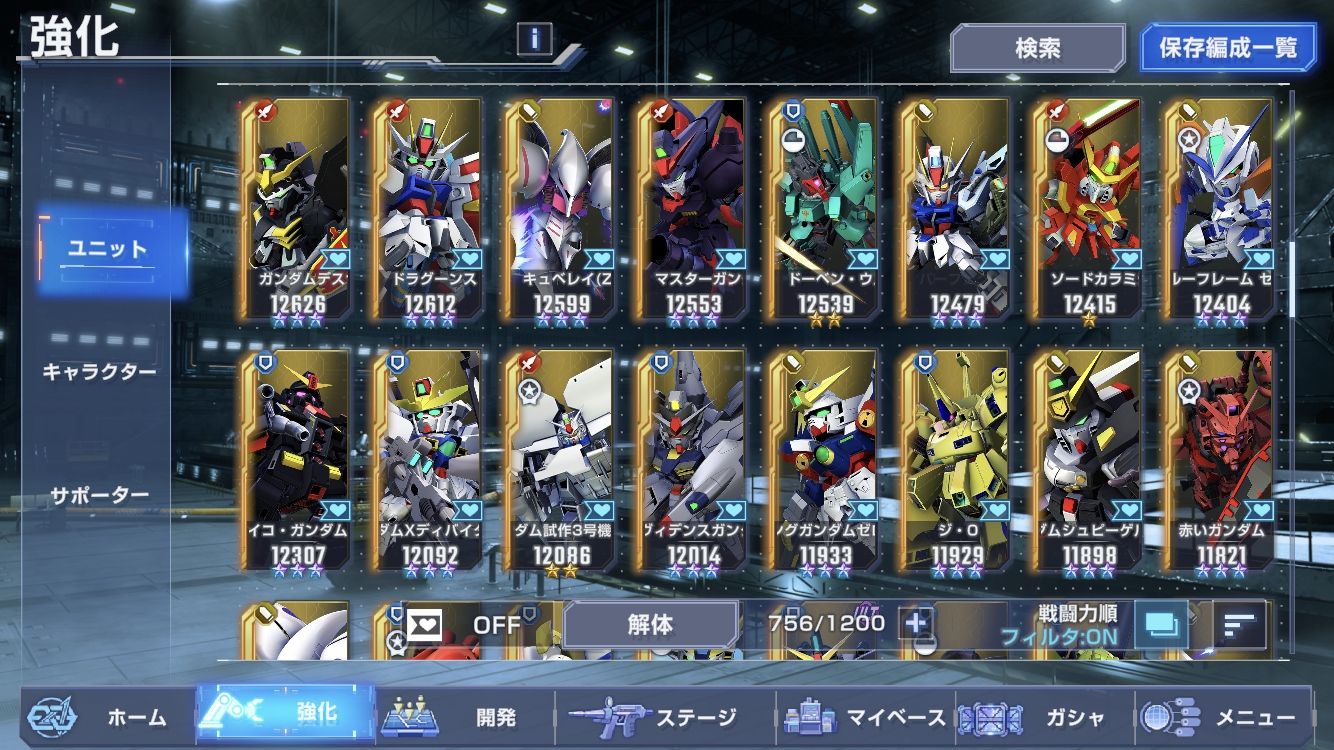Image resolution: width=1334 pixels, height=750 pixels.
Task: Switch to the キャラクター tab
Action: pyautogui.click(x=99, y=372)
